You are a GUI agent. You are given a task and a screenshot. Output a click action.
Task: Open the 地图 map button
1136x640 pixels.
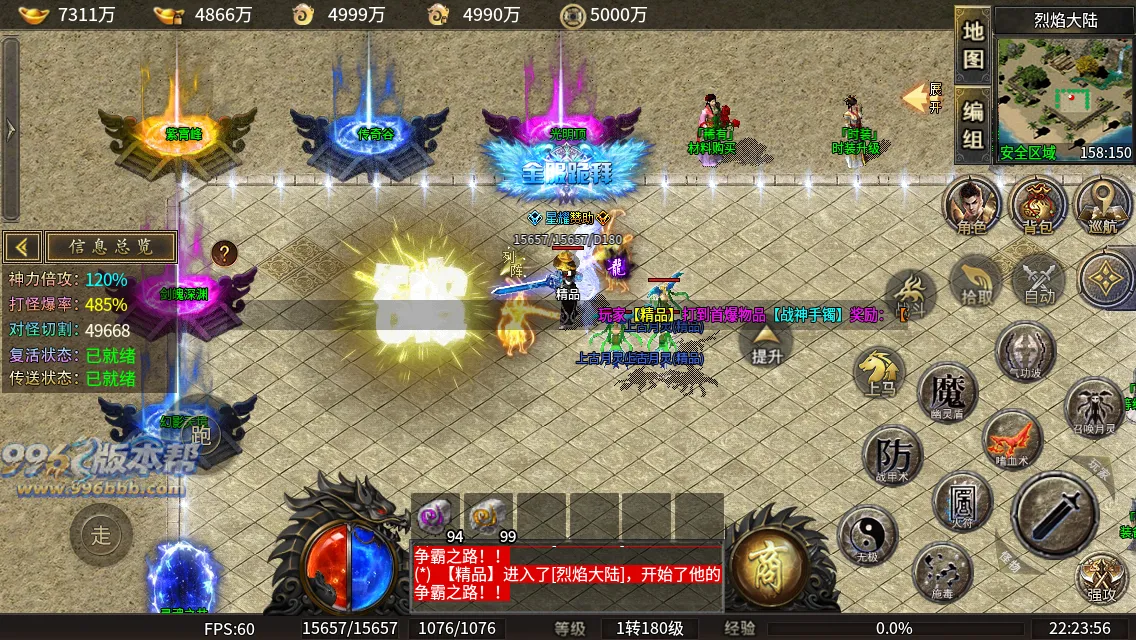point(973,44)
